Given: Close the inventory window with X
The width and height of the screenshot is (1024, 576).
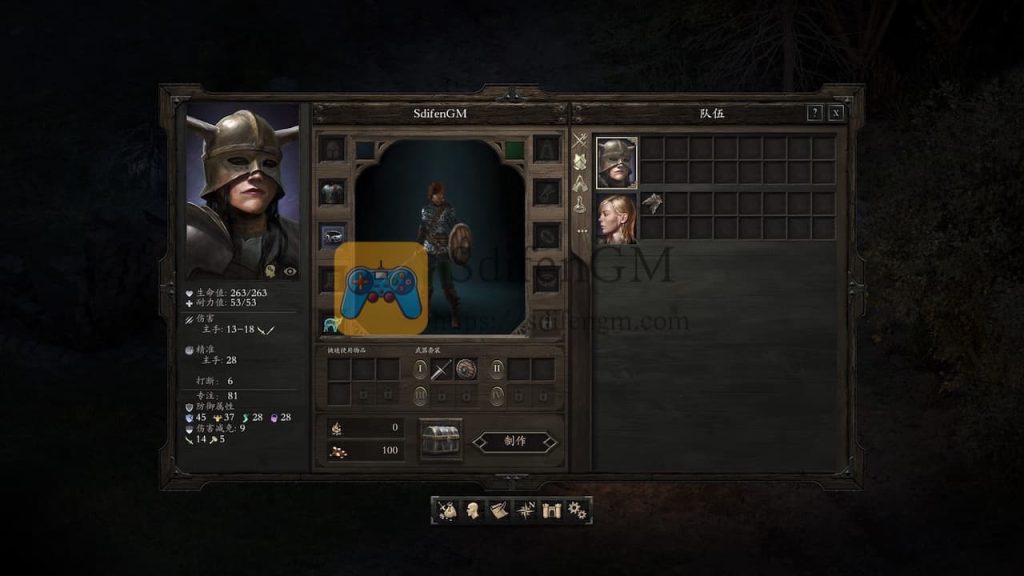Looking at the screenshot, I should tap(836, 113).
